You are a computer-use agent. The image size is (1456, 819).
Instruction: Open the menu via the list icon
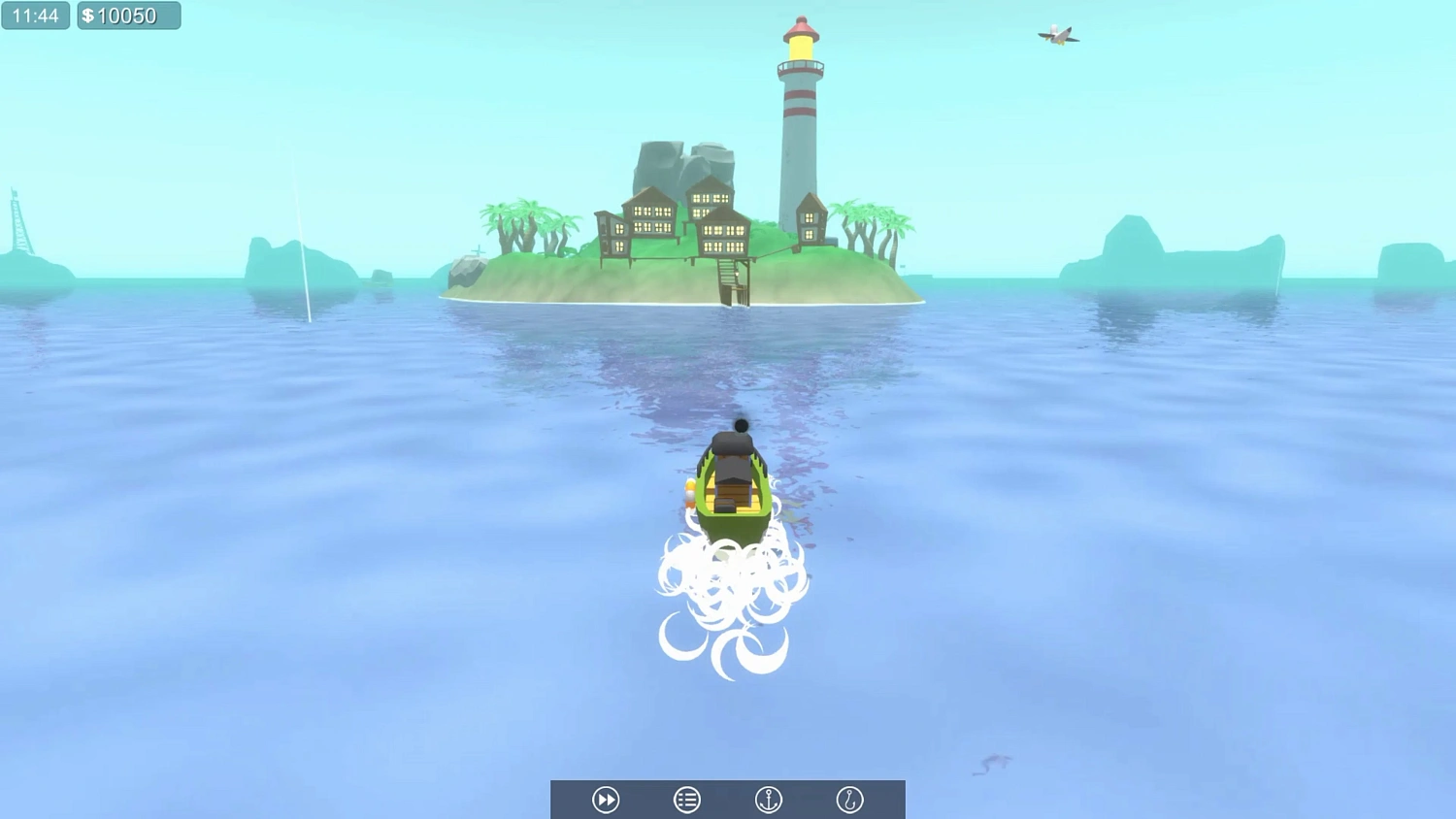tap(686, 799)
